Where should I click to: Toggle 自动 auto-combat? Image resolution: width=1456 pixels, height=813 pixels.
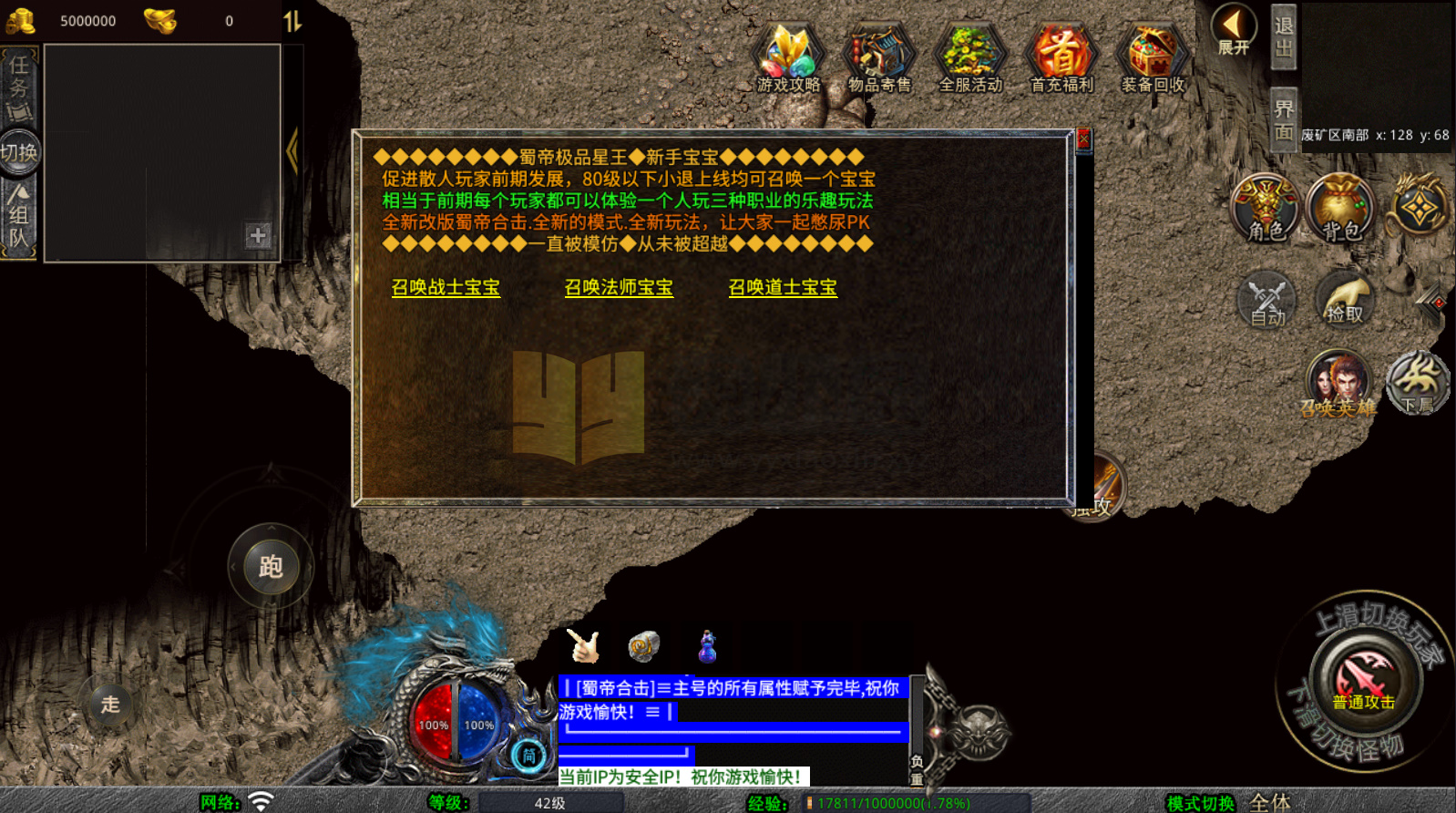(1266, 300)
